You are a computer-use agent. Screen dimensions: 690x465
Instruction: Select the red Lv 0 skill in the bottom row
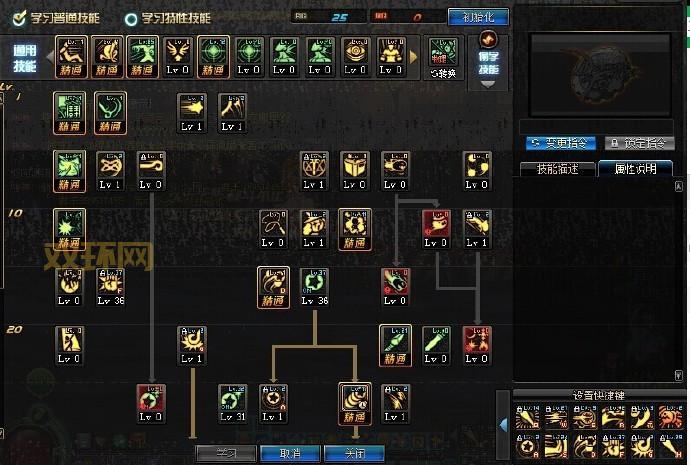[151, 401]
